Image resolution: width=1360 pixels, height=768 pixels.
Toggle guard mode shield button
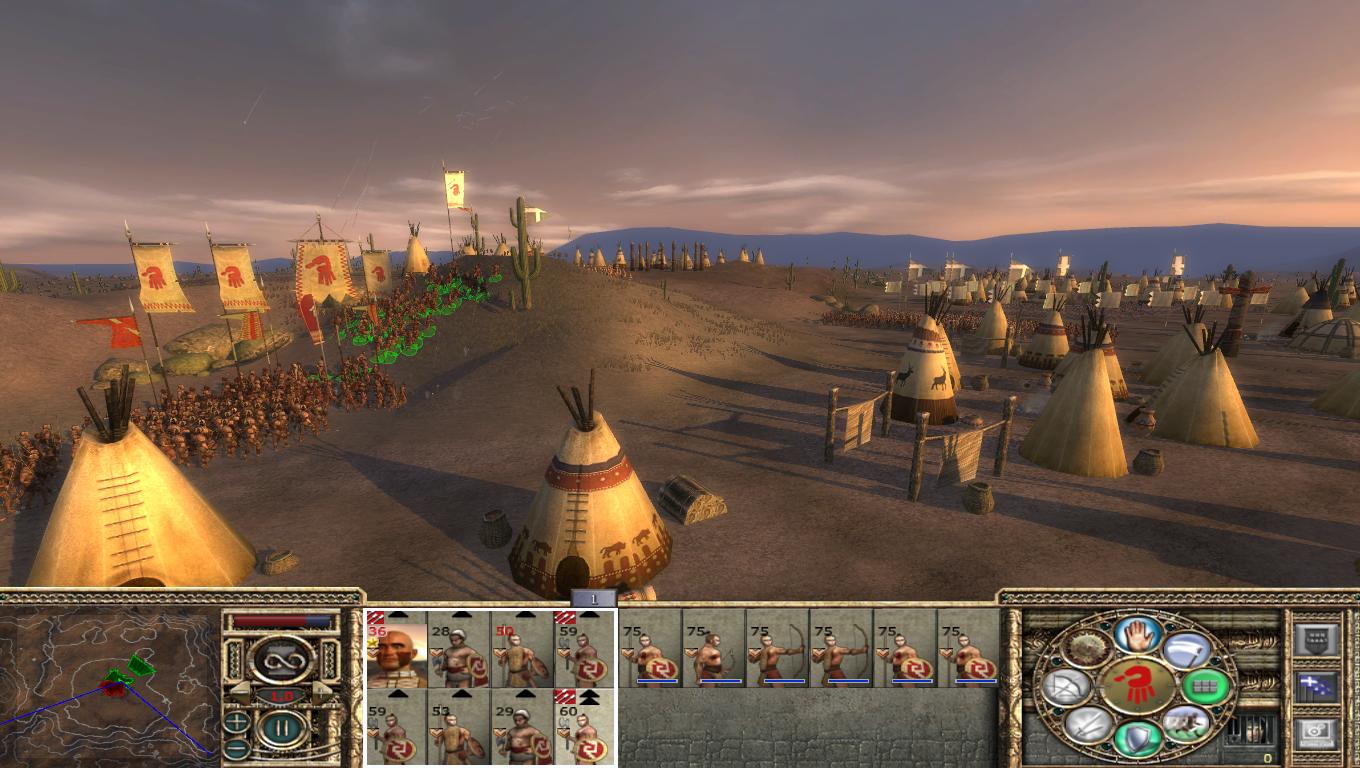[x=1137, y=739]
